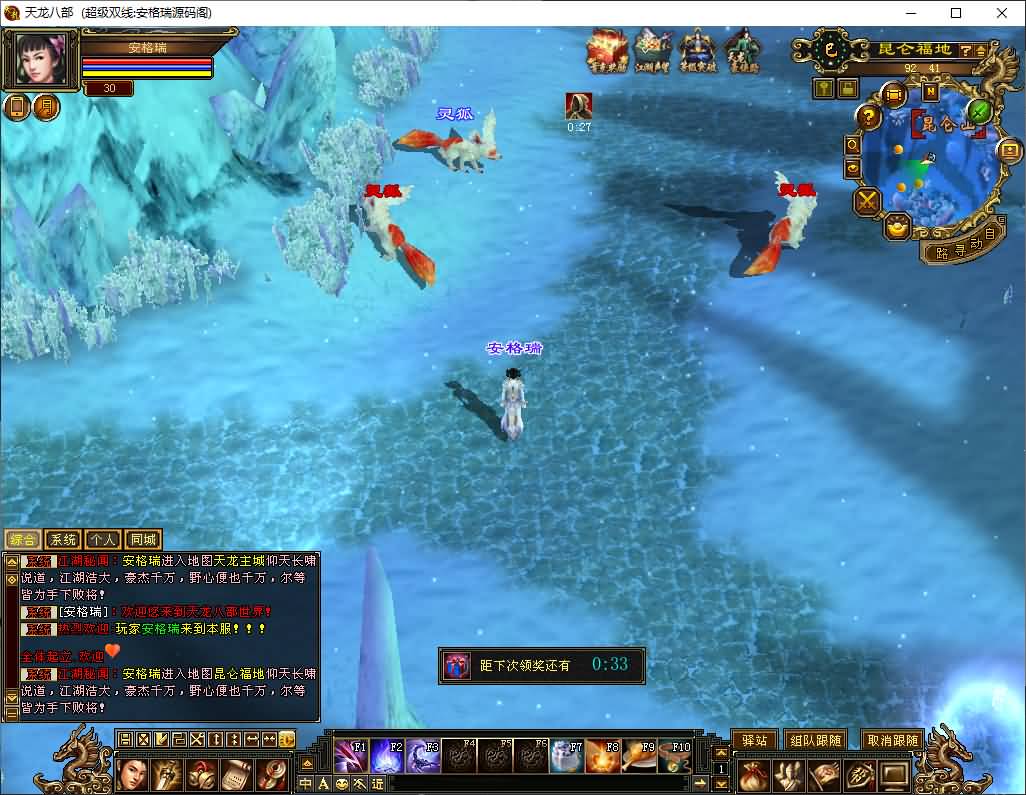Open the 综合 chat tab

coord(22,540)
